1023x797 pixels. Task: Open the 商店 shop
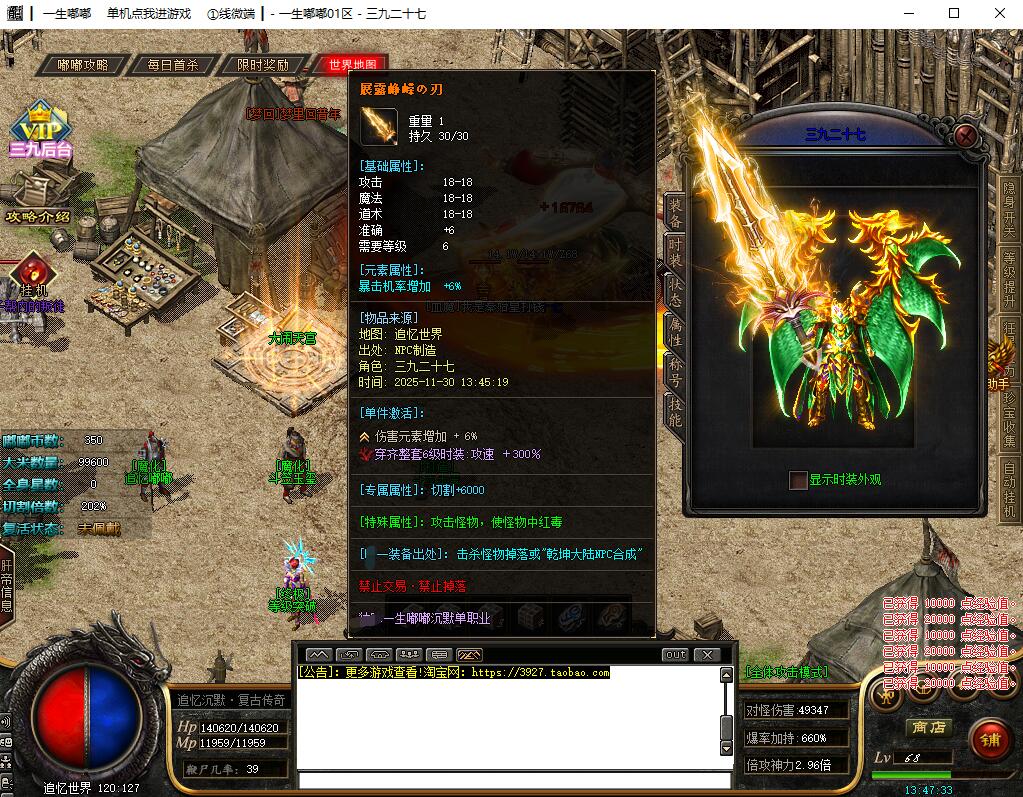(926, 727)
